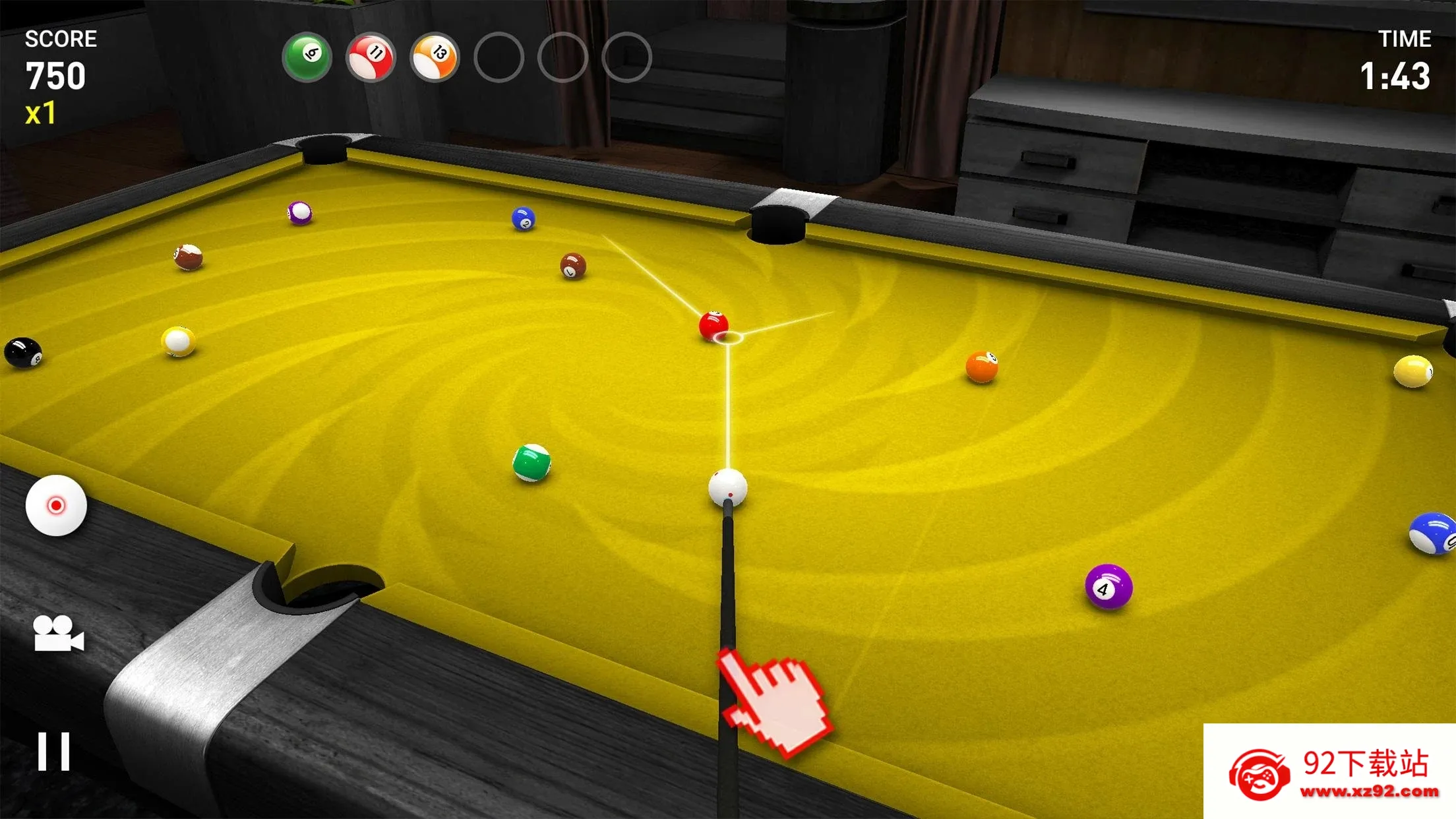The width and height of the screenshot is (1456, 819).
Task: Click the hand cursor gripping the cue
Action: (x=775, y=702)
